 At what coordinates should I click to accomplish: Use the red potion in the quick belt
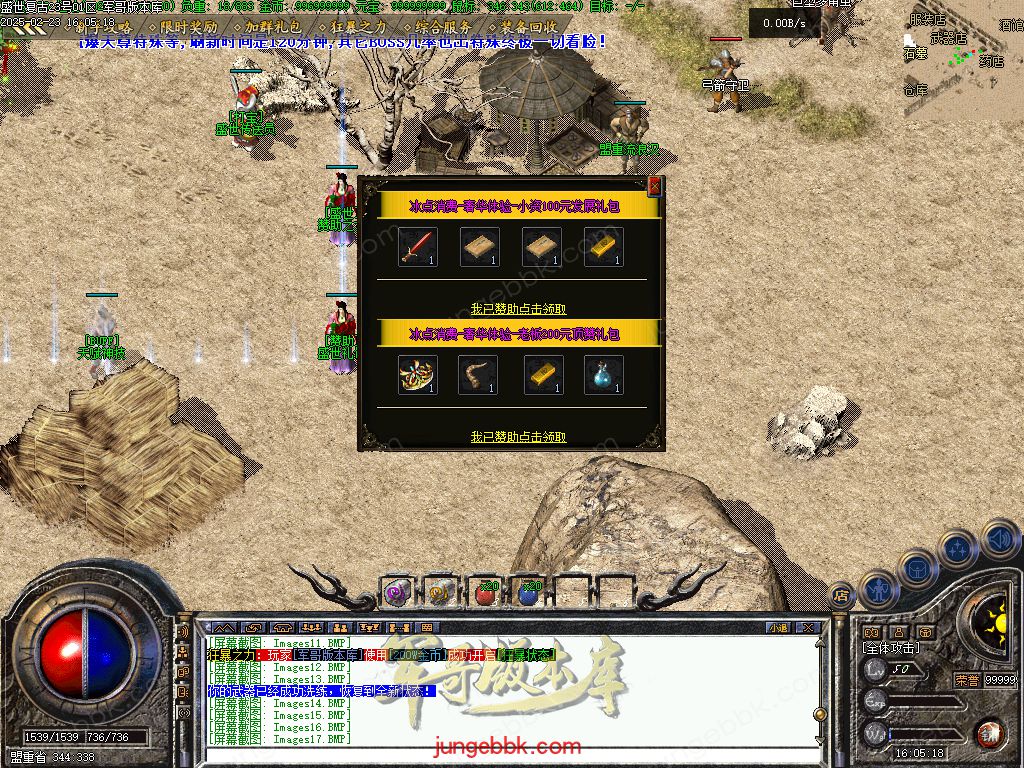click(x=484, y=593)
